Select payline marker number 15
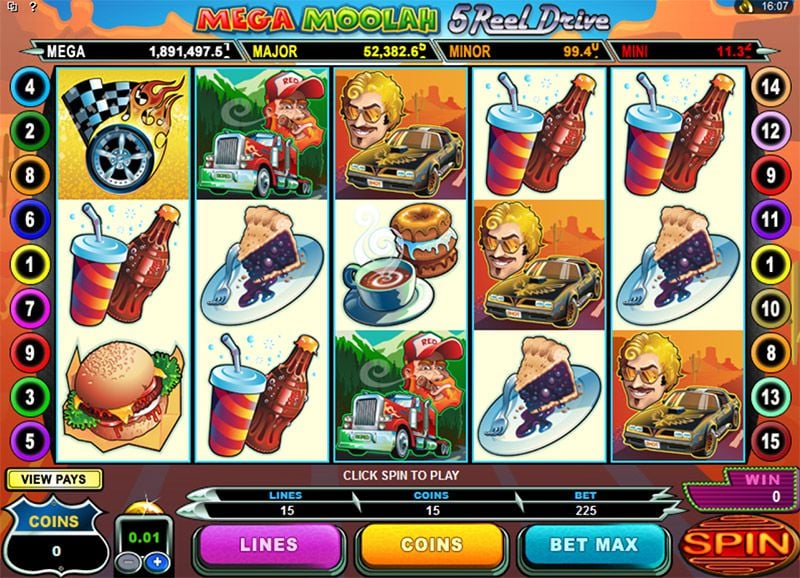800x578 pixels. 769,440
